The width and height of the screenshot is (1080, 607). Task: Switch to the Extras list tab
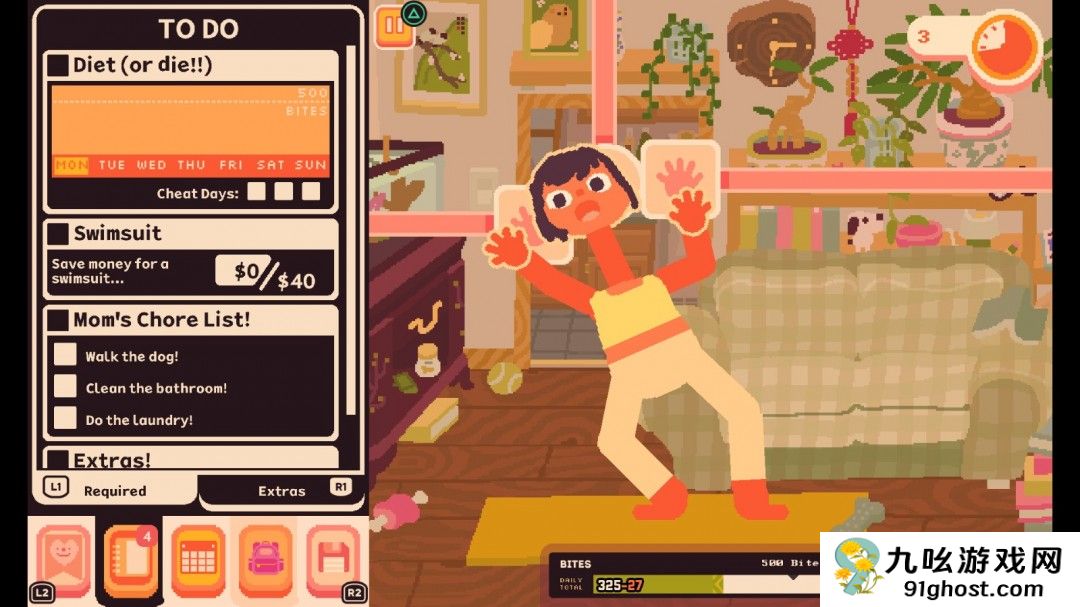282,490
